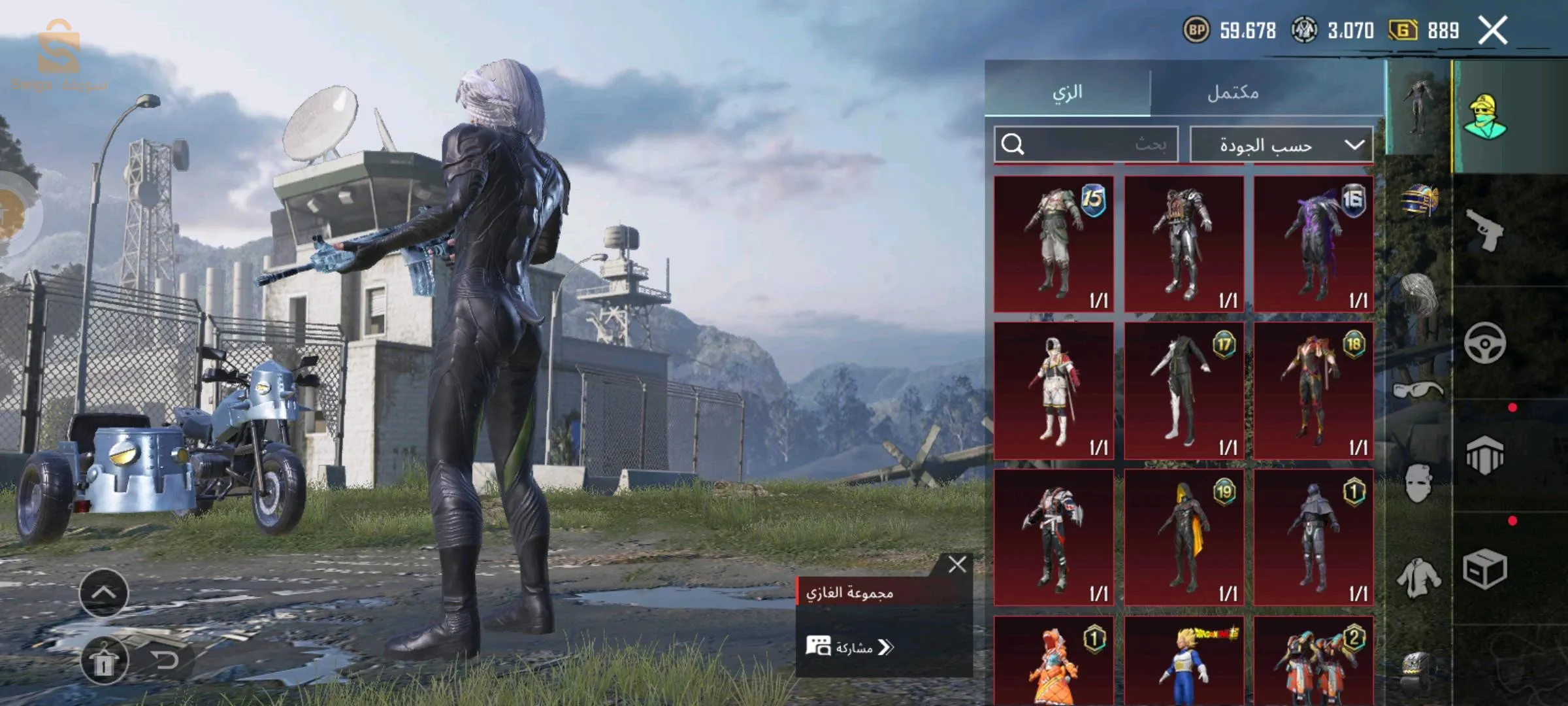Select the purple outfit with badge 16
1568x706 pixels.
click(x=1313, y=244)
